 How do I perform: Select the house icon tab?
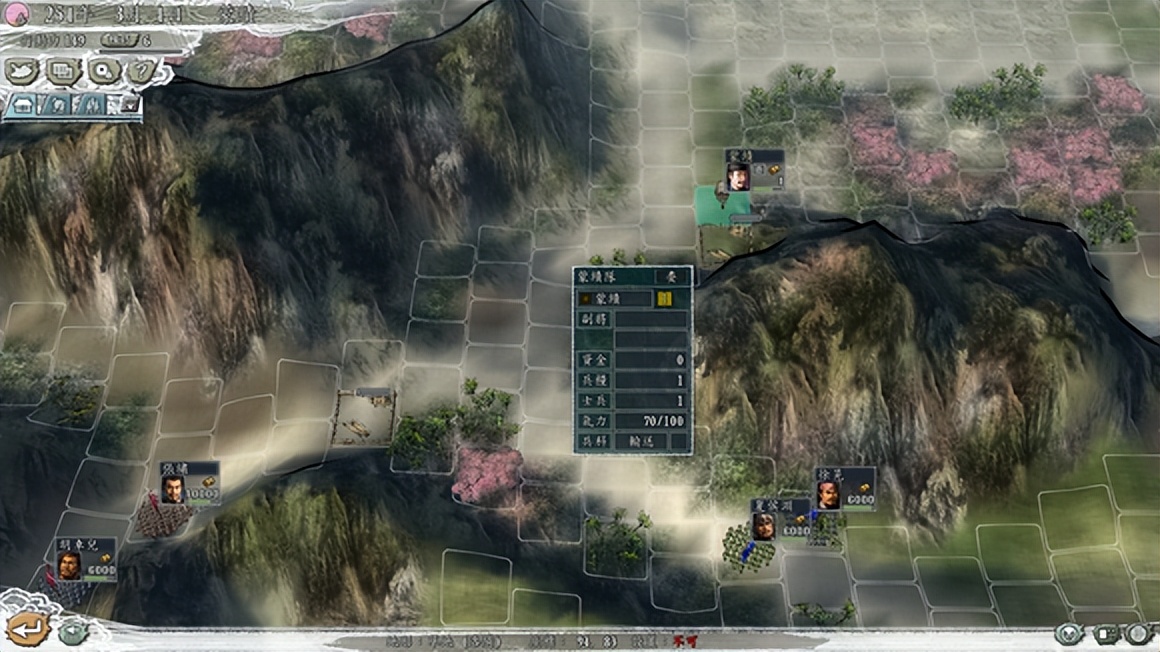click(24, 103)
